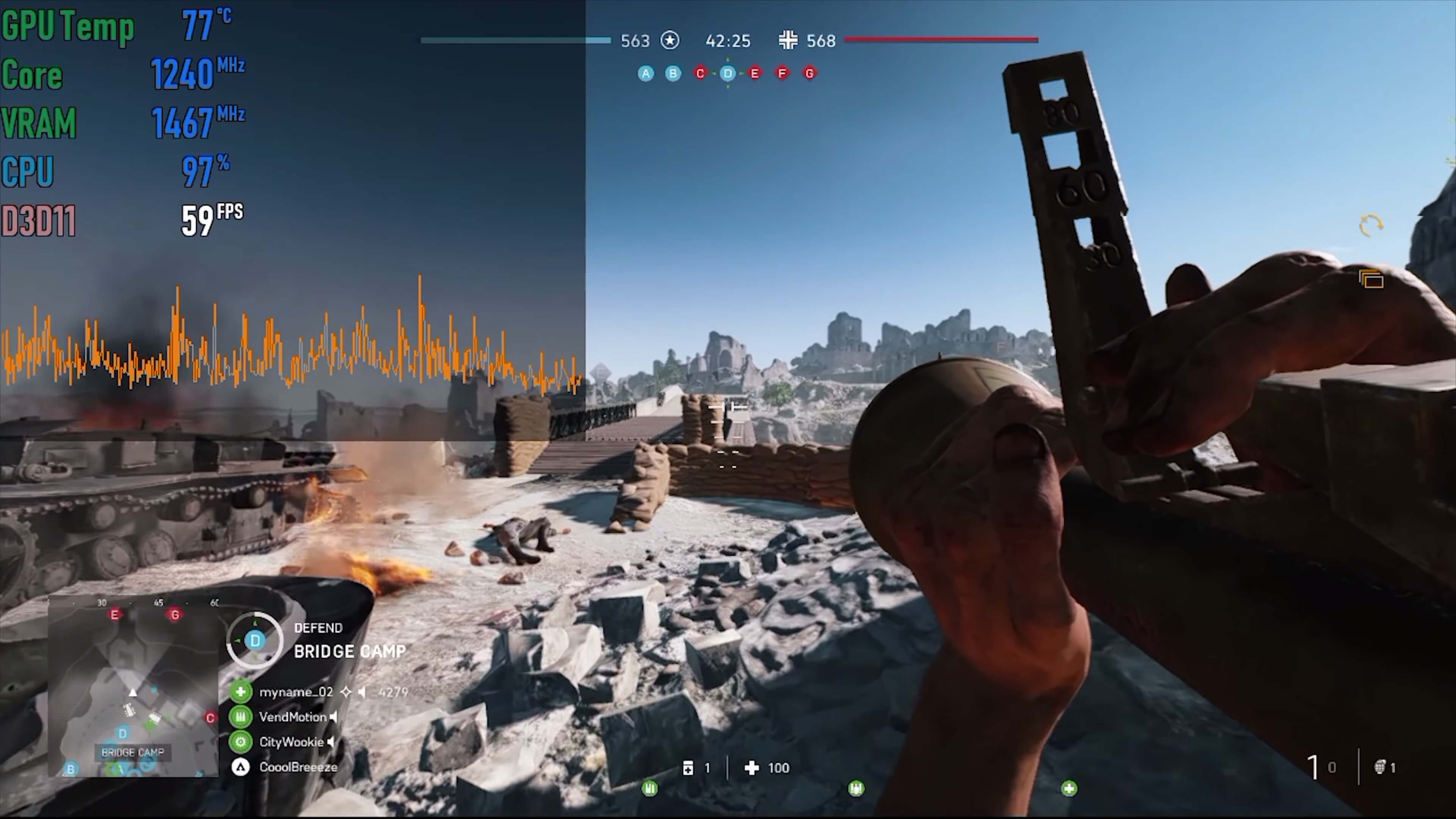Select squad member myname_02

point(296,692)
